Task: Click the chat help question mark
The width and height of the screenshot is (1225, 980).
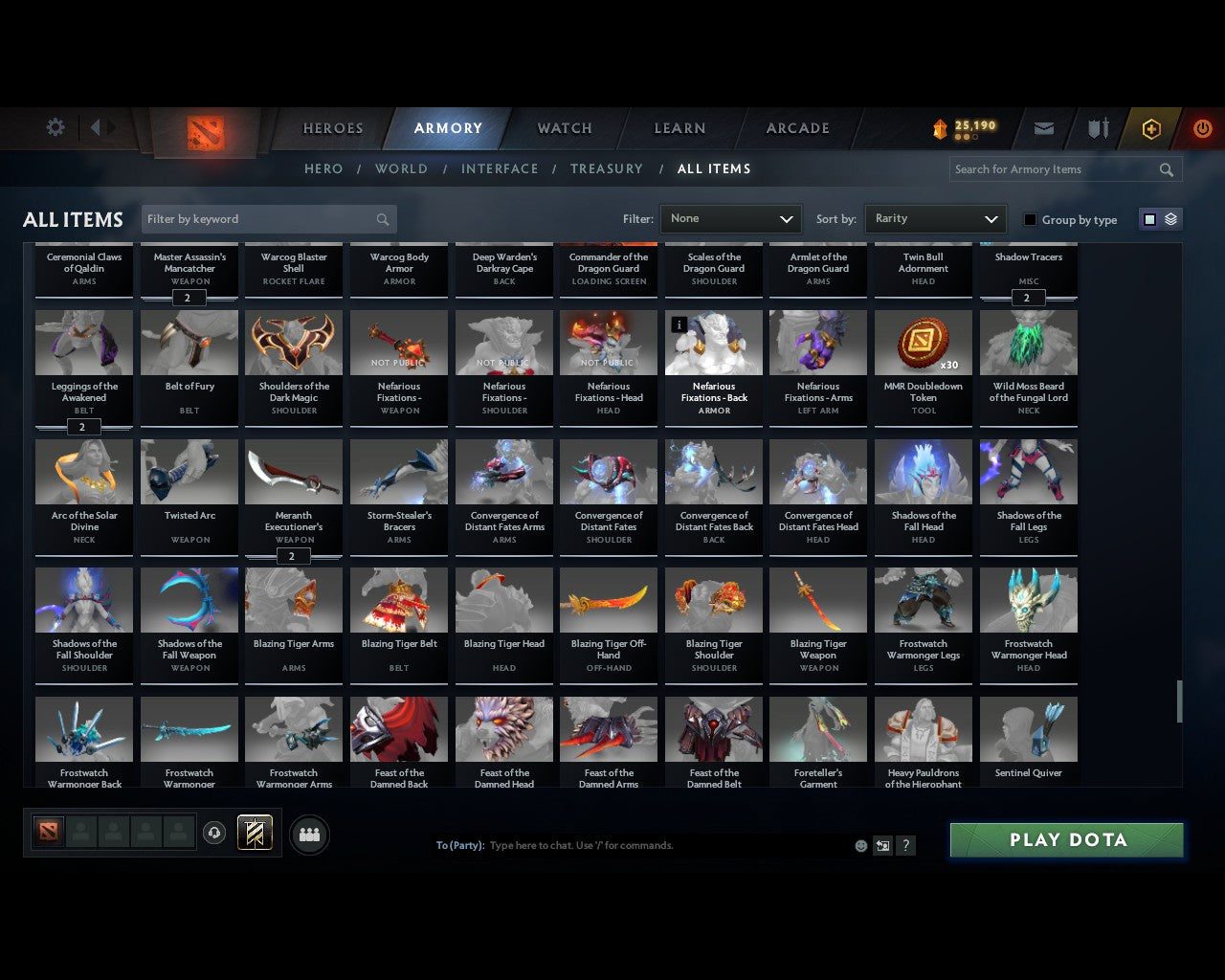Action: coord(905,845)
